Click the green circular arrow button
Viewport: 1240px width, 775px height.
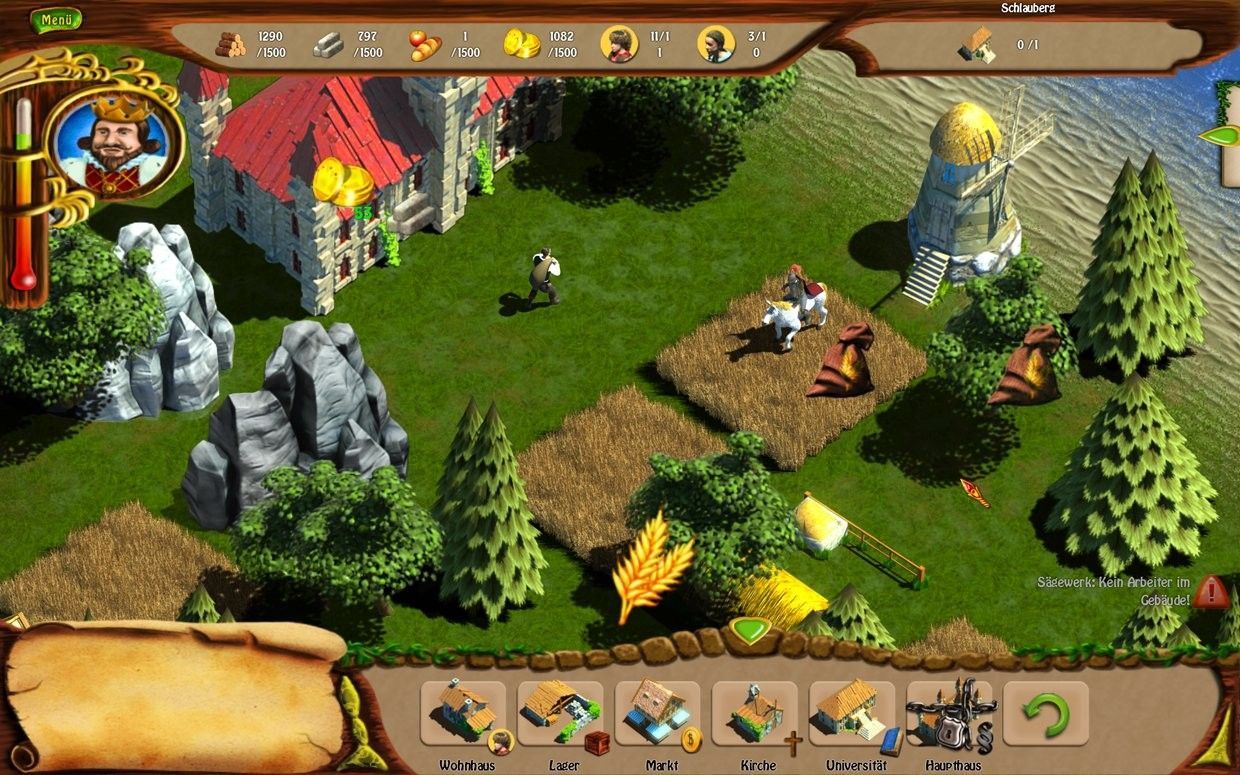pos(1045,714)
